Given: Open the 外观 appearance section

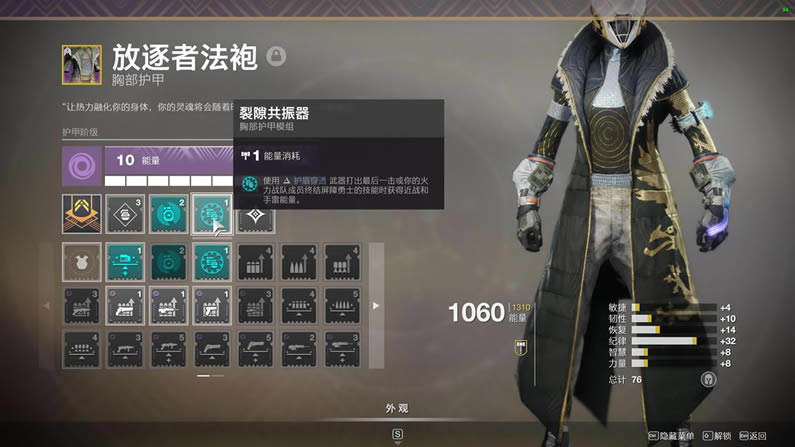Looking at the screenshot, I should 397,408.
